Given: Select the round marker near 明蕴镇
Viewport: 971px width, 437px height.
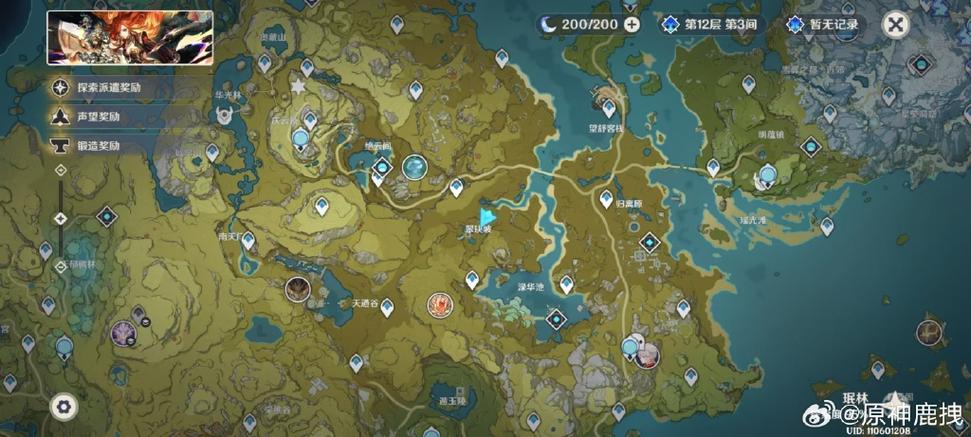Looking at the screenshot, I should (x=768, y=177).
